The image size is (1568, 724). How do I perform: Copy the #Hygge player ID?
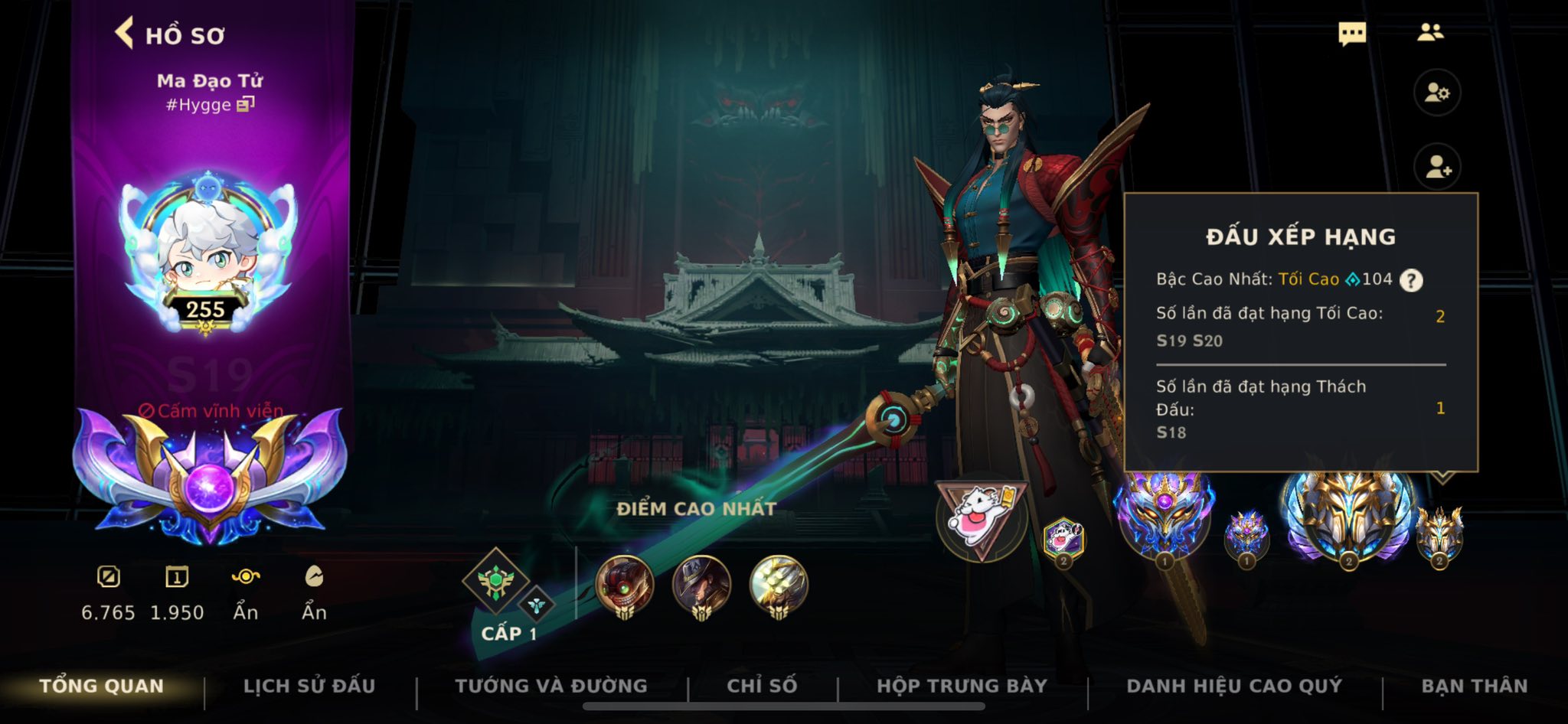click(x=245, y=104)
